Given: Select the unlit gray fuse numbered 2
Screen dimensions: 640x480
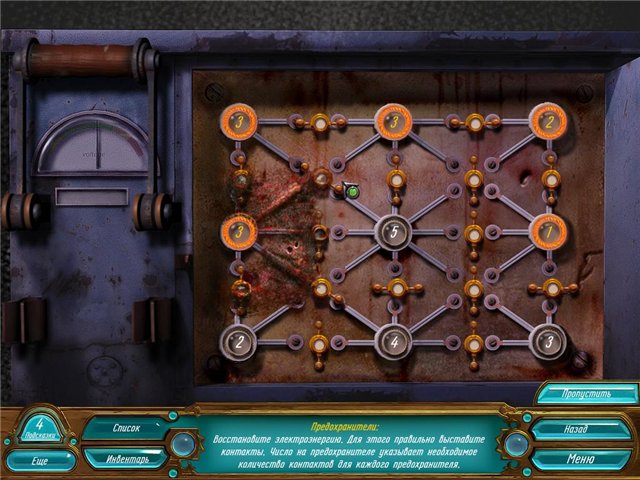Looking at the screenshot, I should pyautogui.click(x=239, y=342).
